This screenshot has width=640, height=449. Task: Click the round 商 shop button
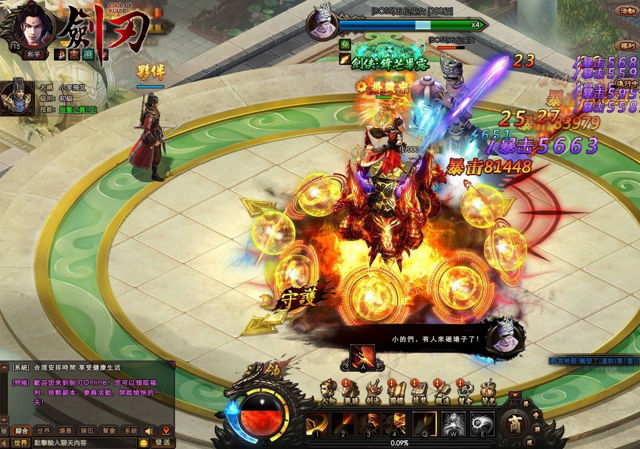click(515, 421)
